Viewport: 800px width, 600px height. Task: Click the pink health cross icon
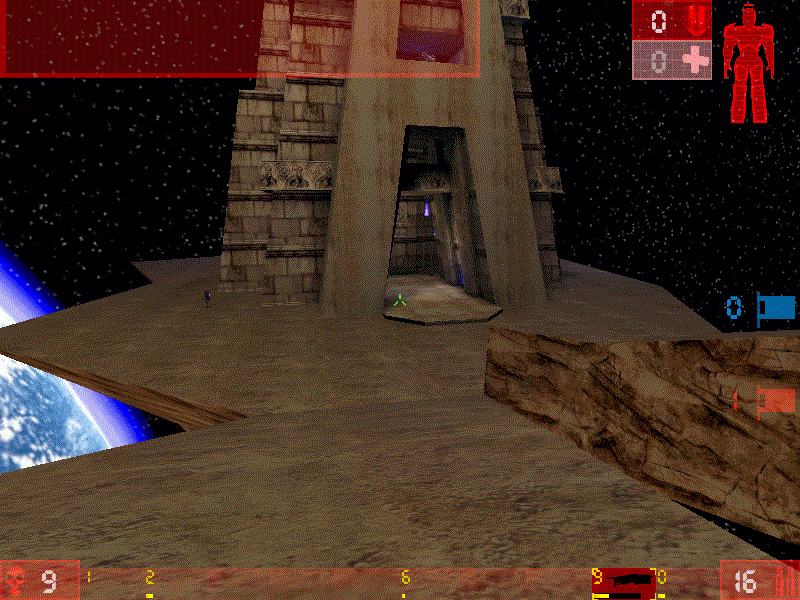[x=693, y=62]
